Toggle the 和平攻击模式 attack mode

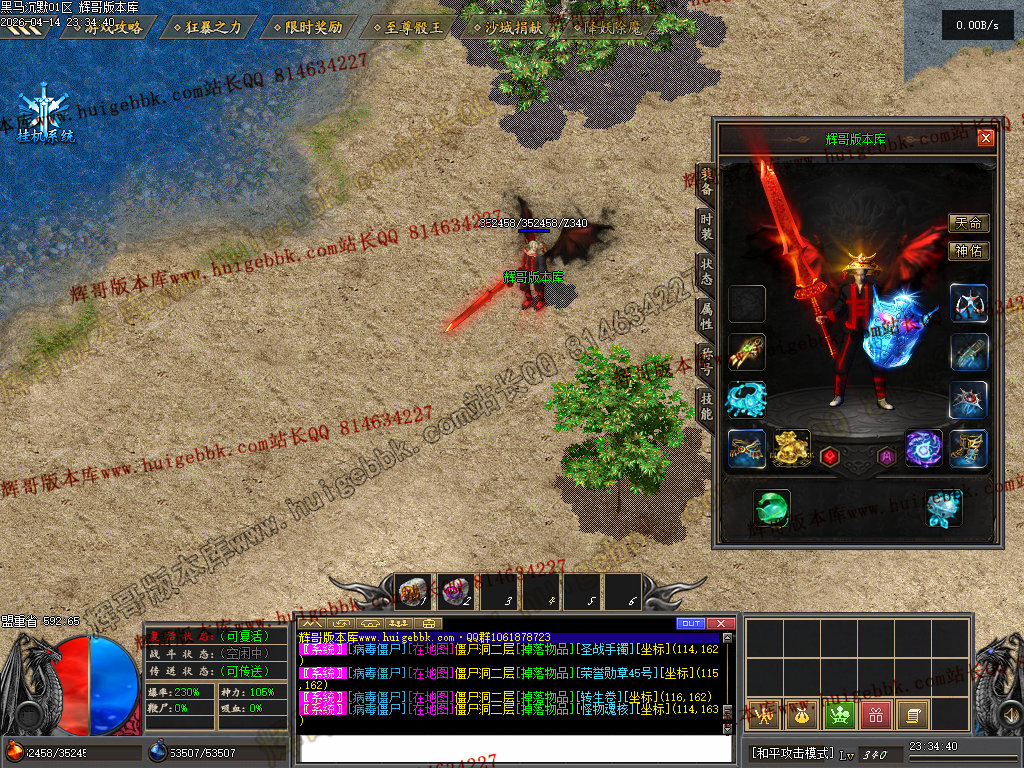(792, 753)
